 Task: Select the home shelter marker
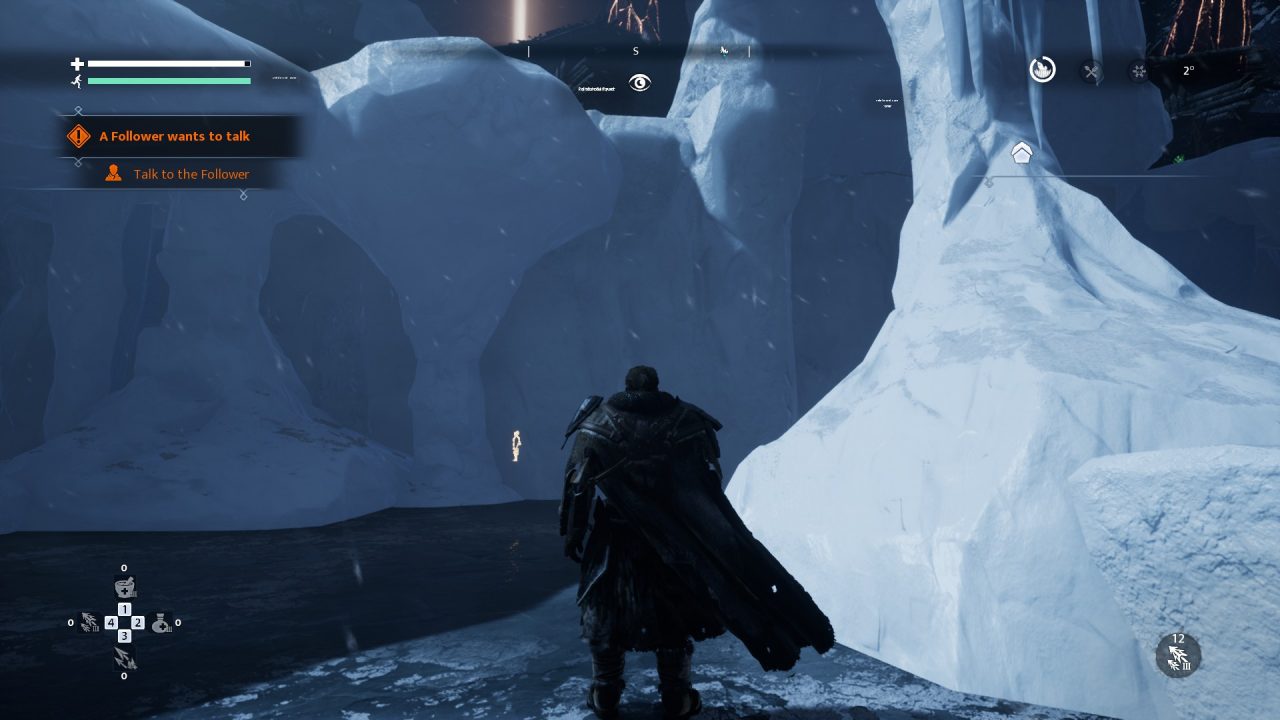click(x=1021, y=153)
